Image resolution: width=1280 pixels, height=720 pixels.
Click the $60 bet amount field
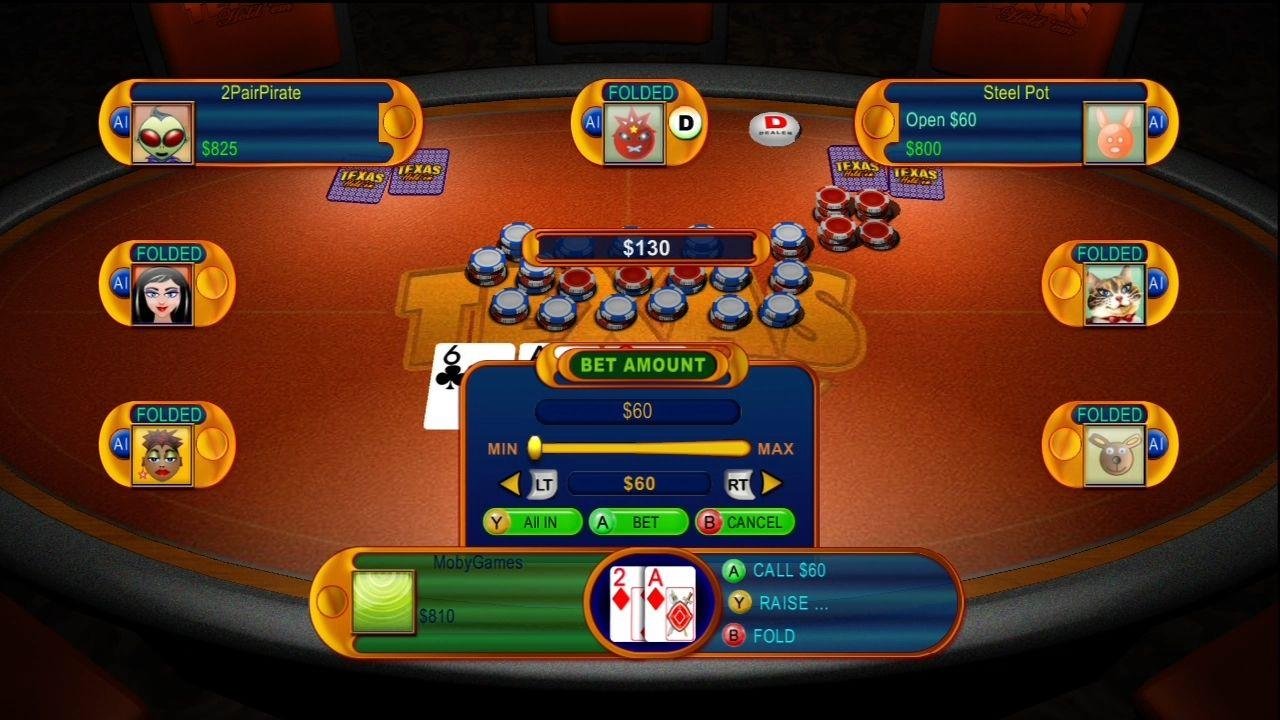click(638, 411)
